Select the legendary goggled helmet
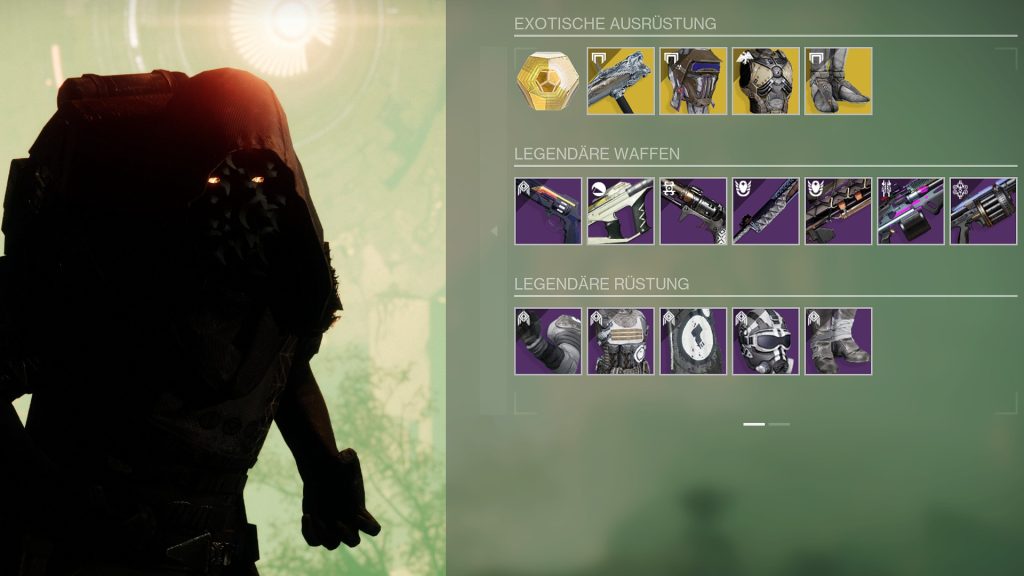 pos(765,341)
